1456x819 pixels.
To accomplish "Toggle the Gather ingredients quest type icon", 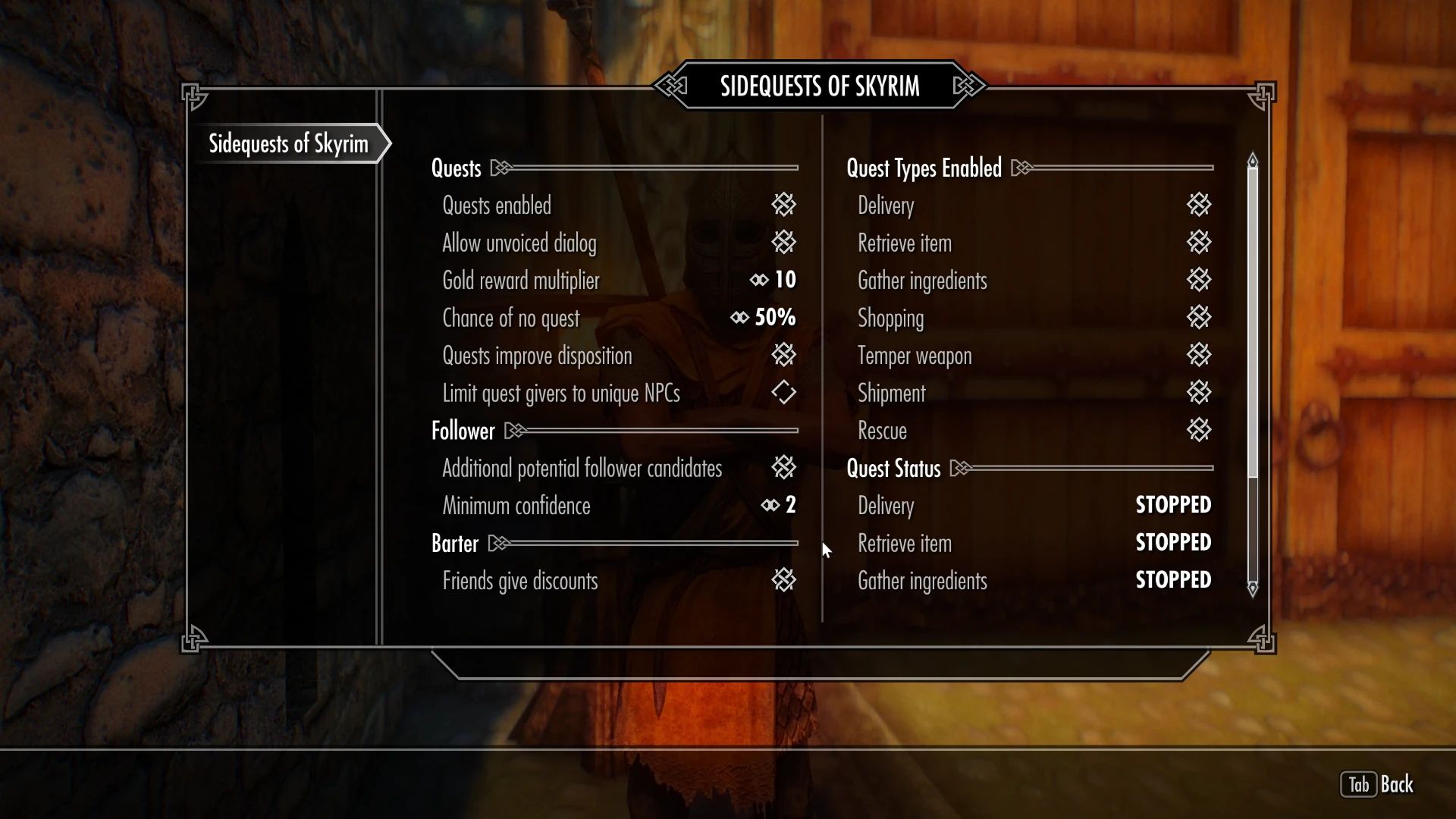I will (x=1198, y=280).
